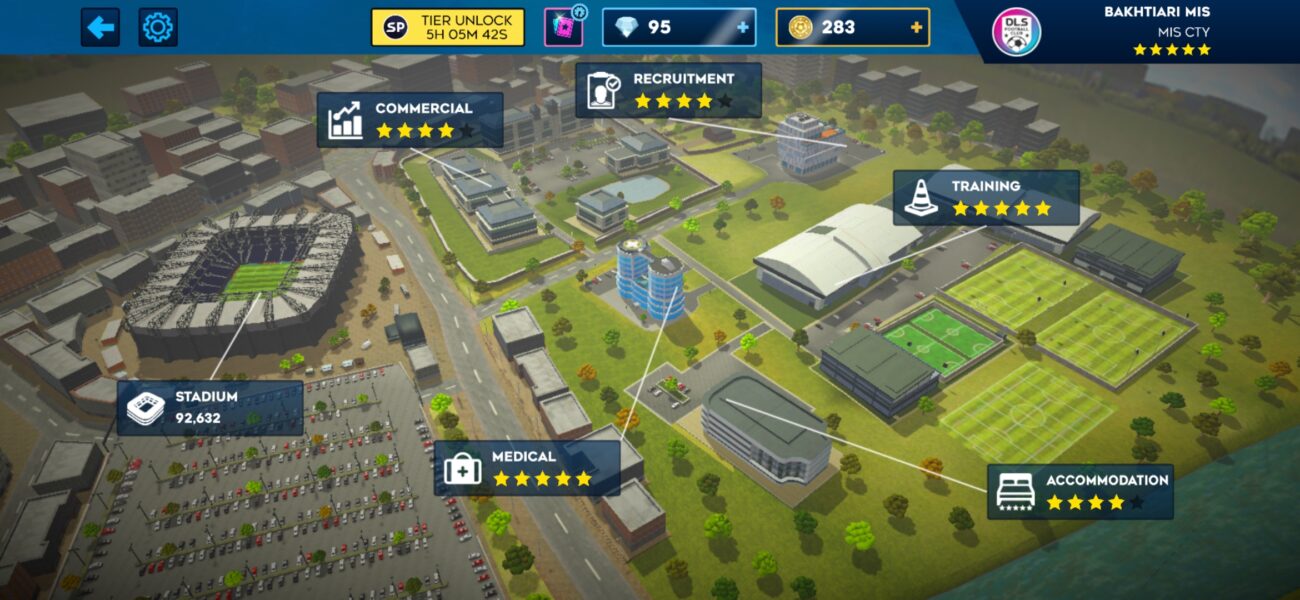Open the Recruitment facility

[668, 90]
